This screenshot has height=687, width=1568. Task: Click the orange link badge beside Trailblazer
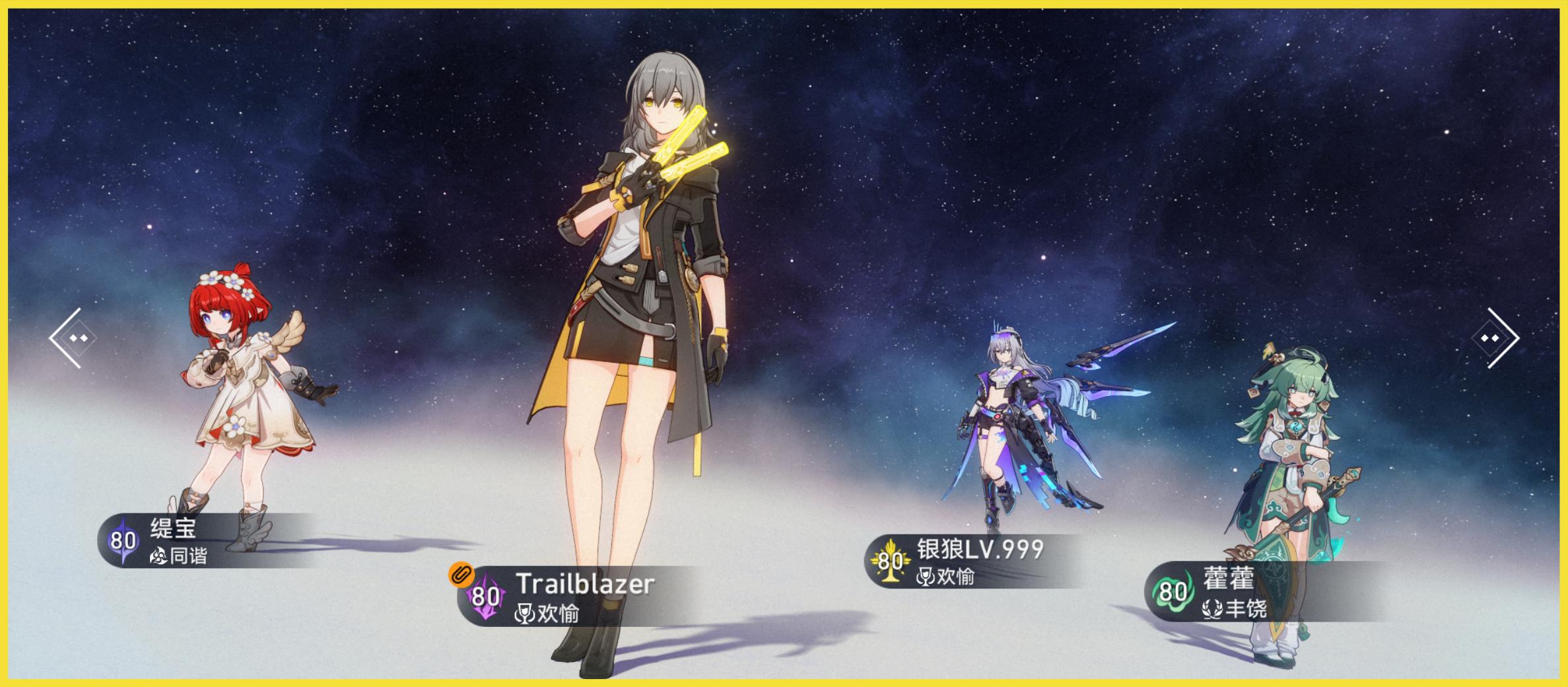tap(461, 574)
